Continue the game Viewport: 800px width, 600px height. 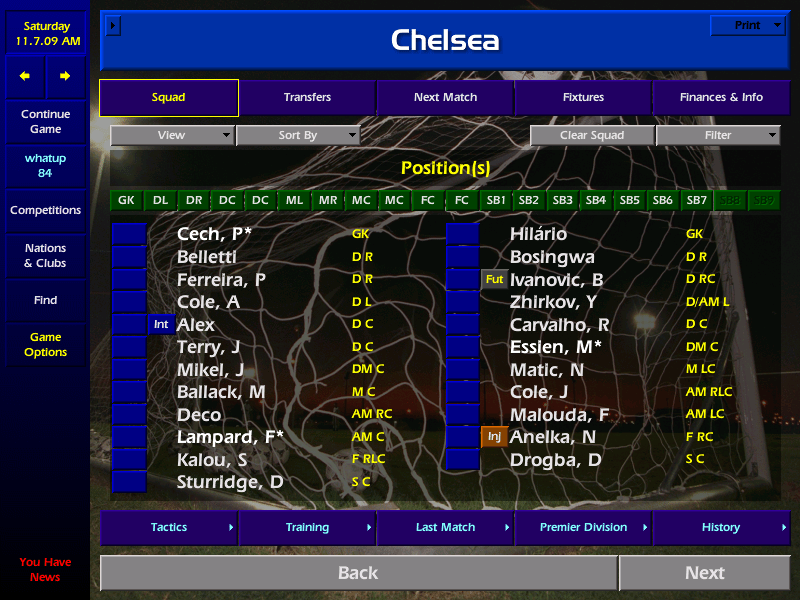tap(45, 122)
